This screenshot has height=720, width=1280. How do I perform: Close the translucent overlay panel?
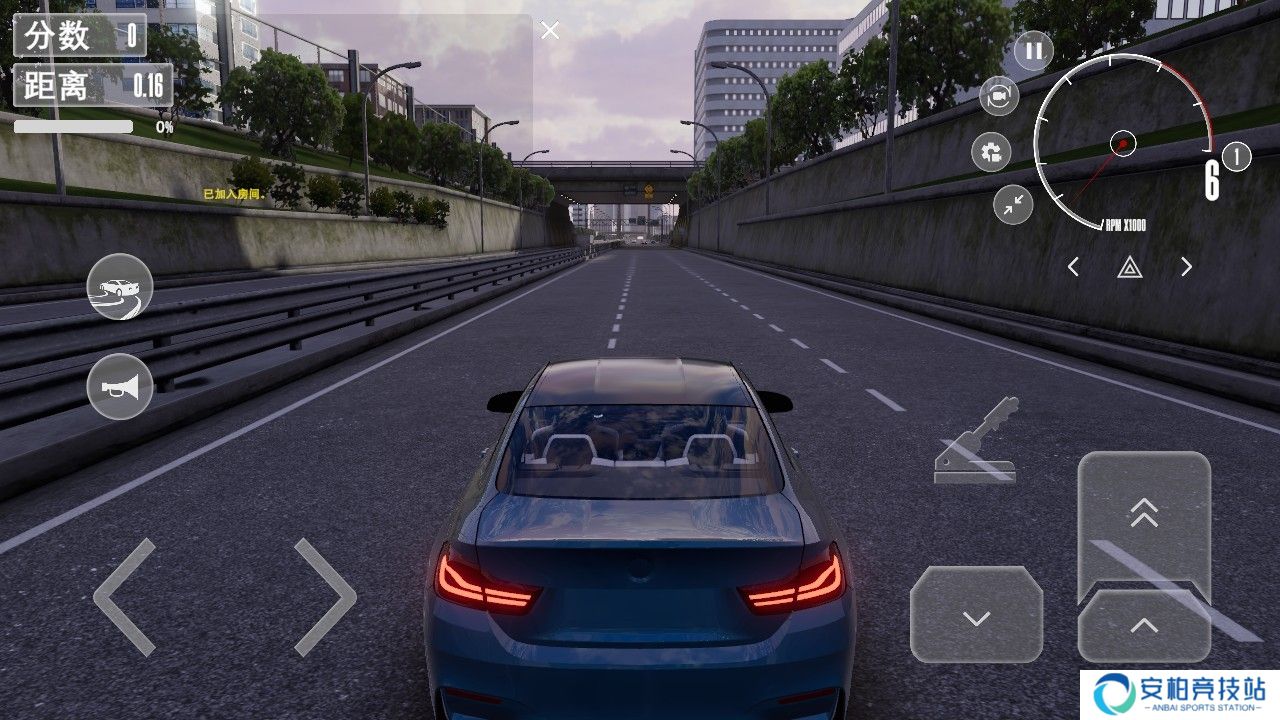(550, 31)
